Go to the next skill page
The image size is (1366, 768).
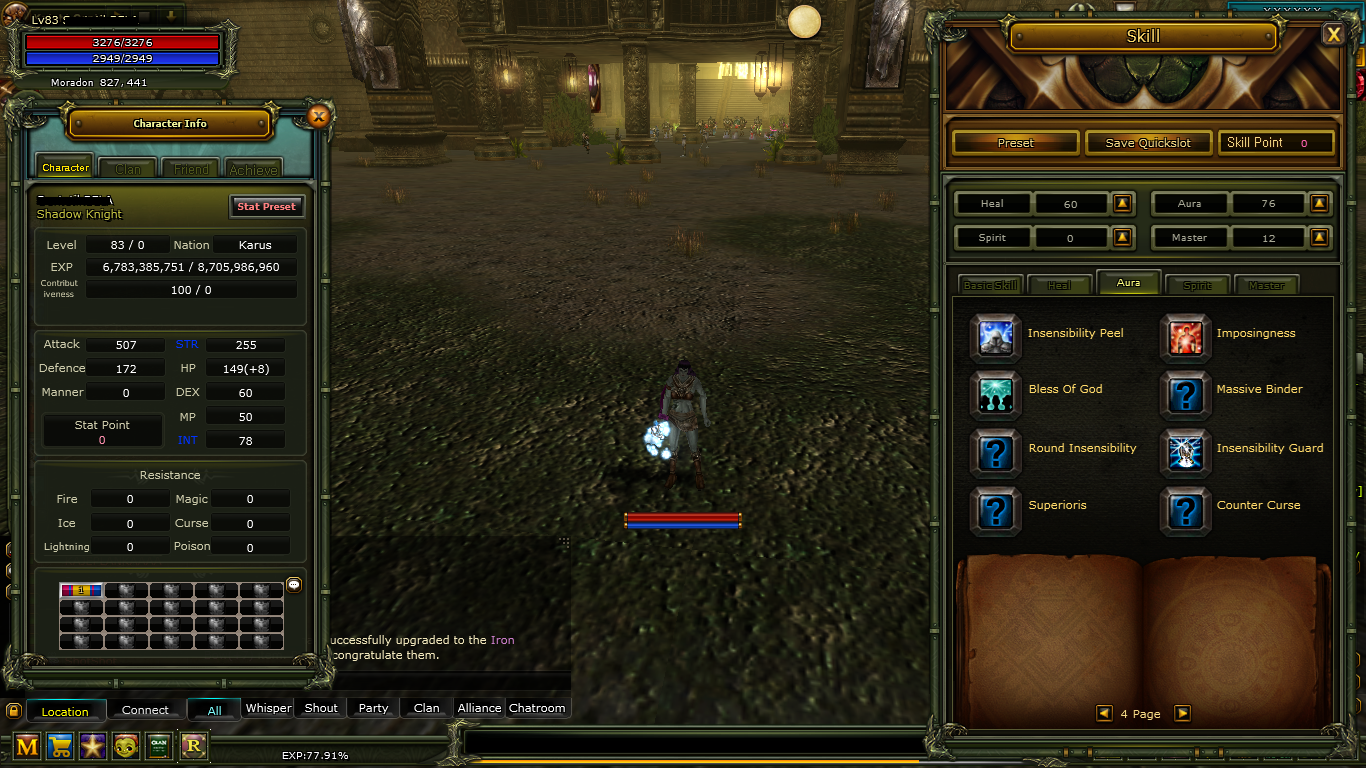point(1182,713)
